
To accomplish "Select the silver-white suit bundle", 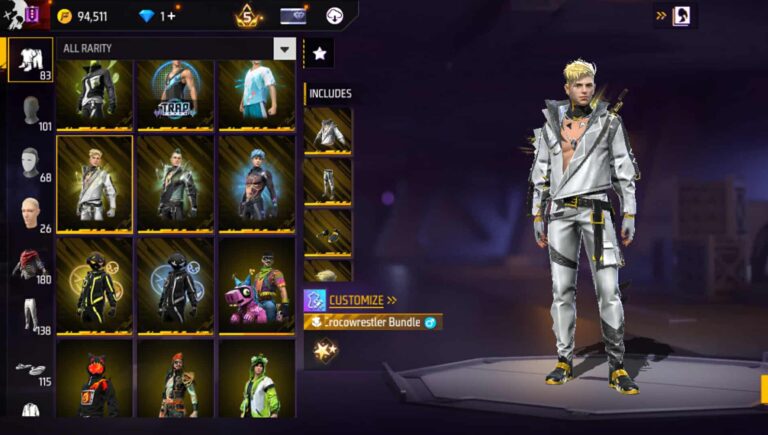I will [95, 183].
